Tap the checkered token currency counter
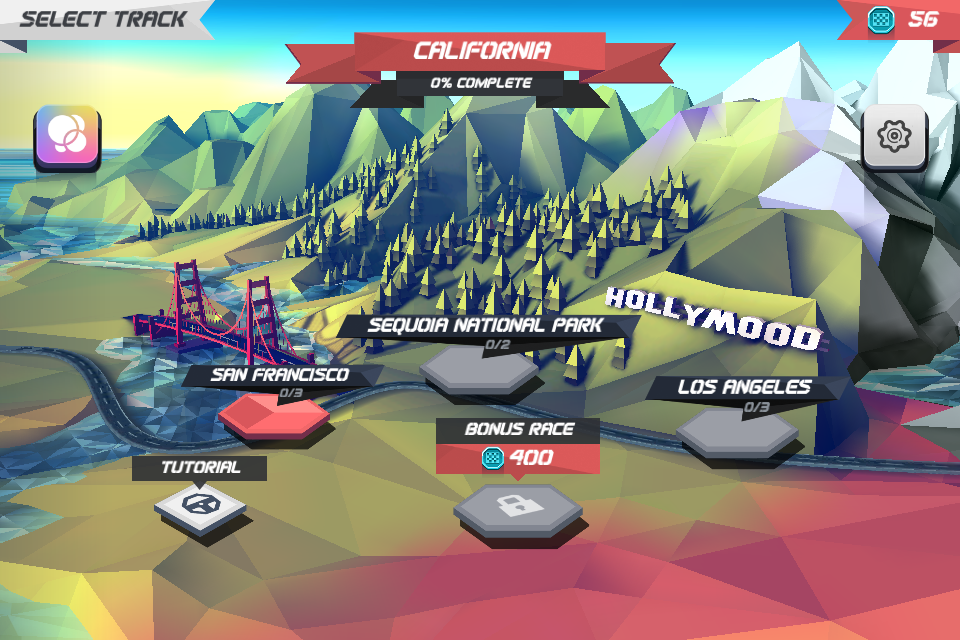The image size is (960, 640). point(902,19)
